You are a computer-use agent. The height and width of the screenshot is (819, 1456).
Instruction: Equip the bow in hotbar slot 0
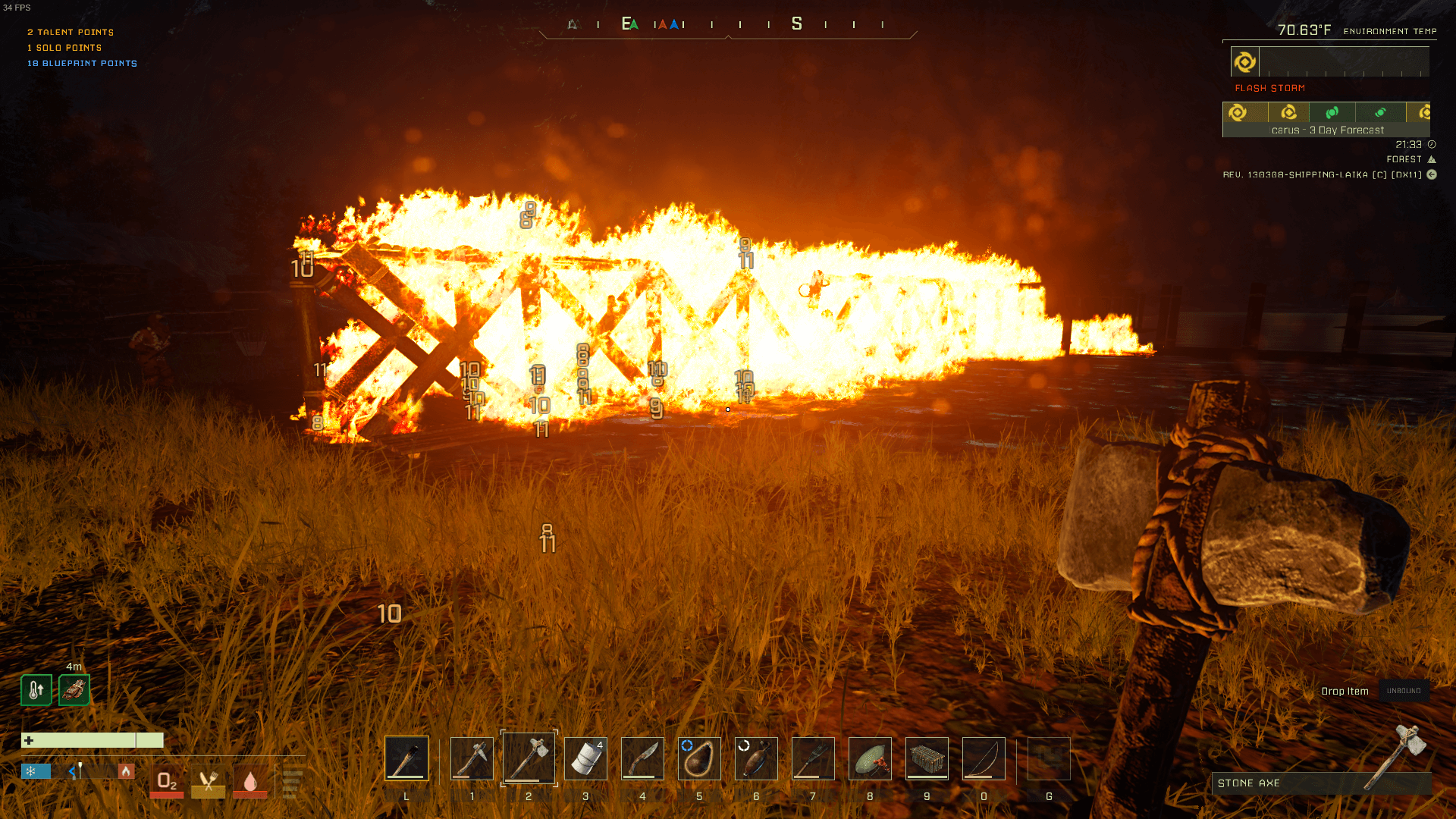pos(984,758)
